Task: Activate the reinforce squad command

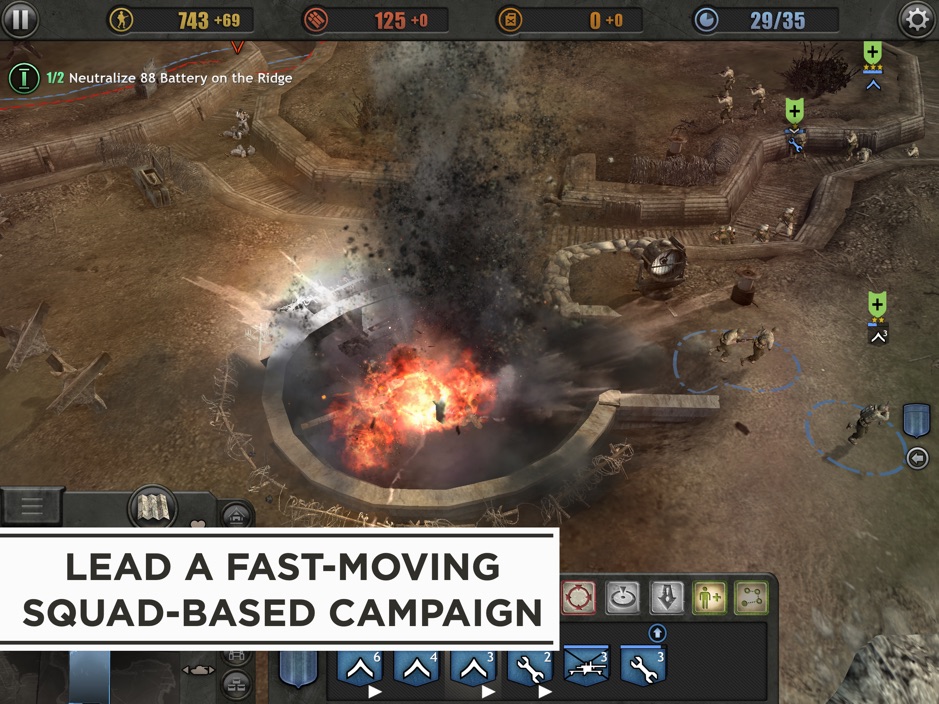Action: [709, 598]
